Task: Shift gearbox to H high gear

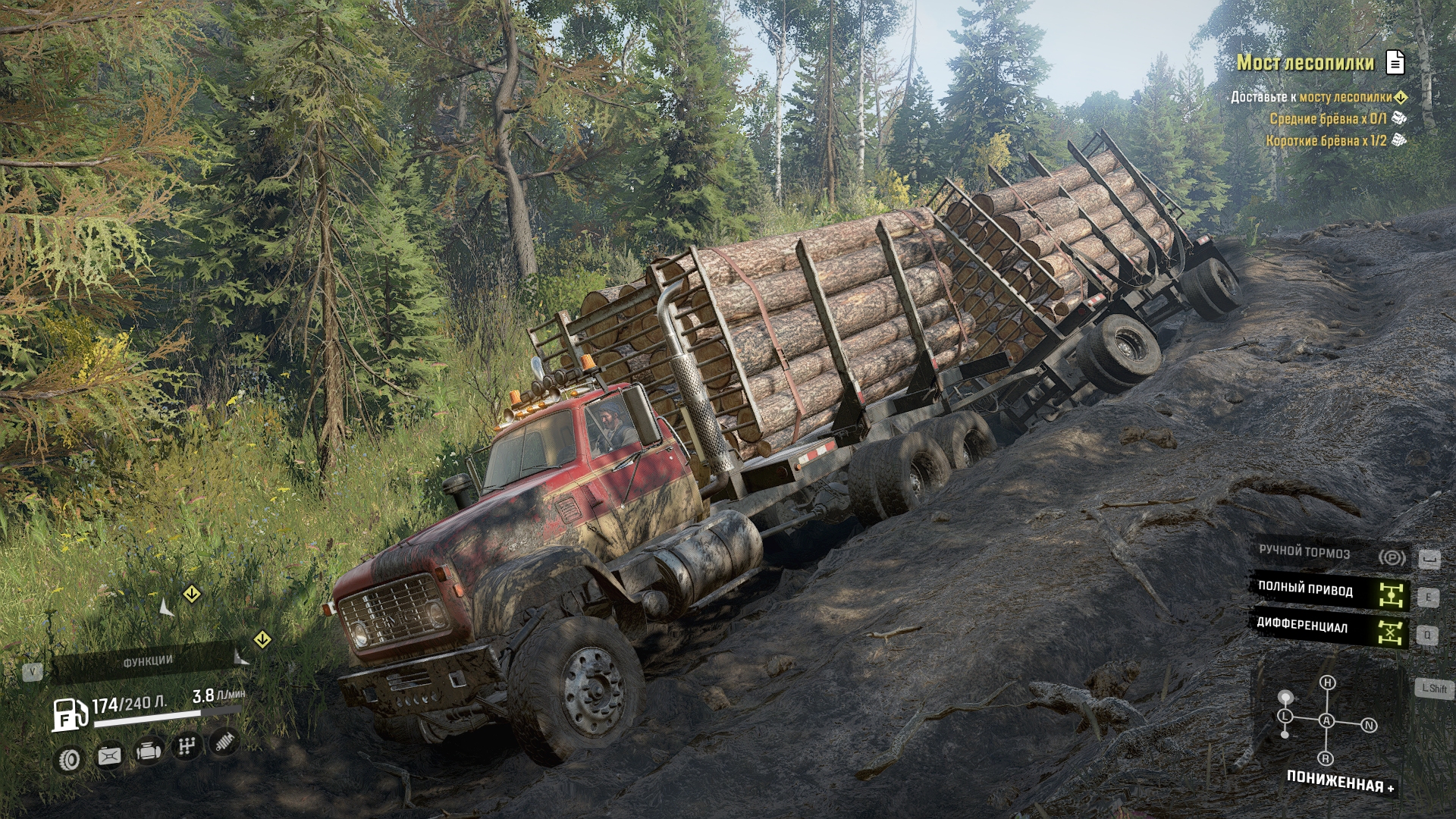Action: tap(1327, 683)
